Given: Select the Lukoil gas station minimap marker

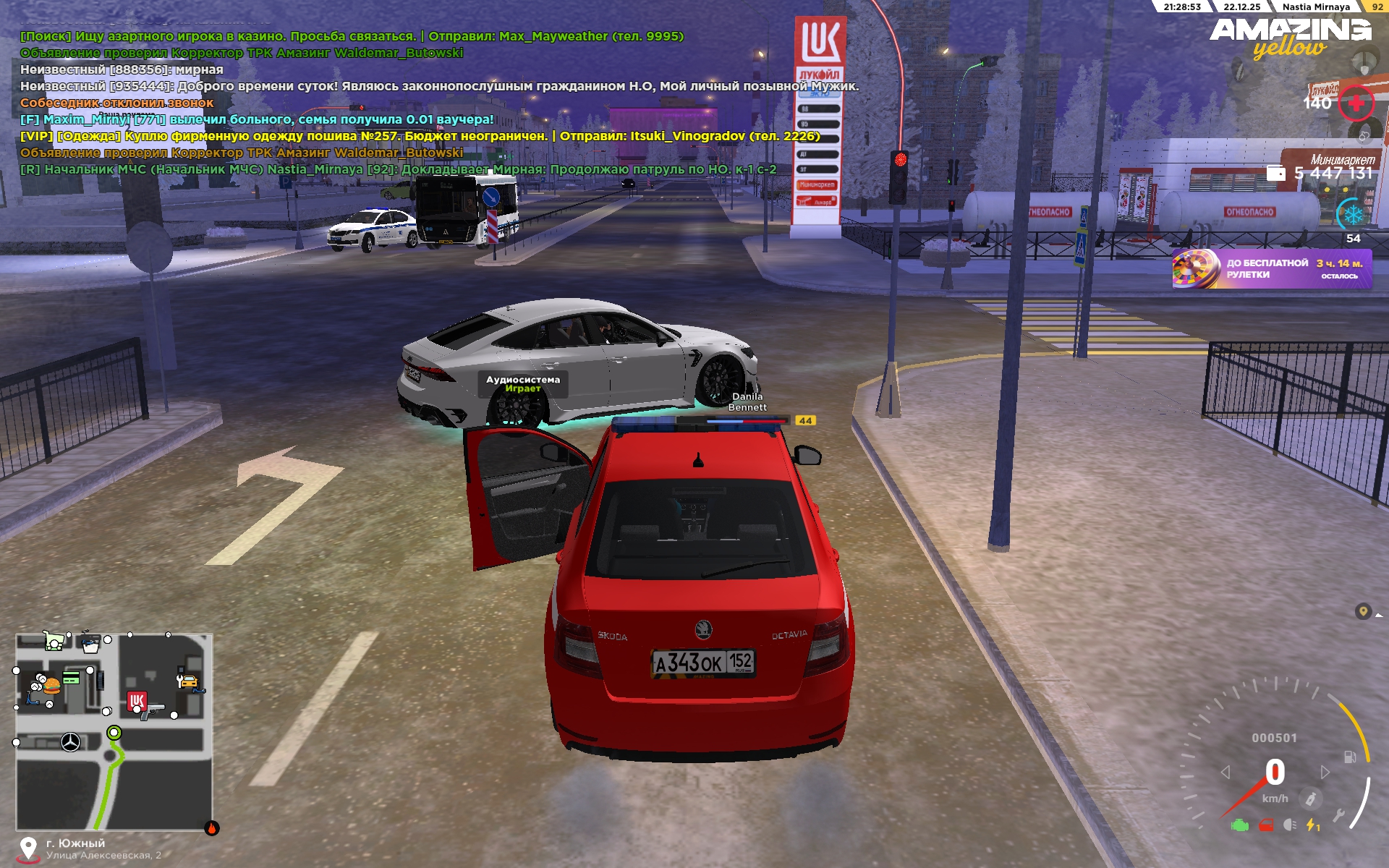Looking at the screenshot, I should tap(137, 700).
